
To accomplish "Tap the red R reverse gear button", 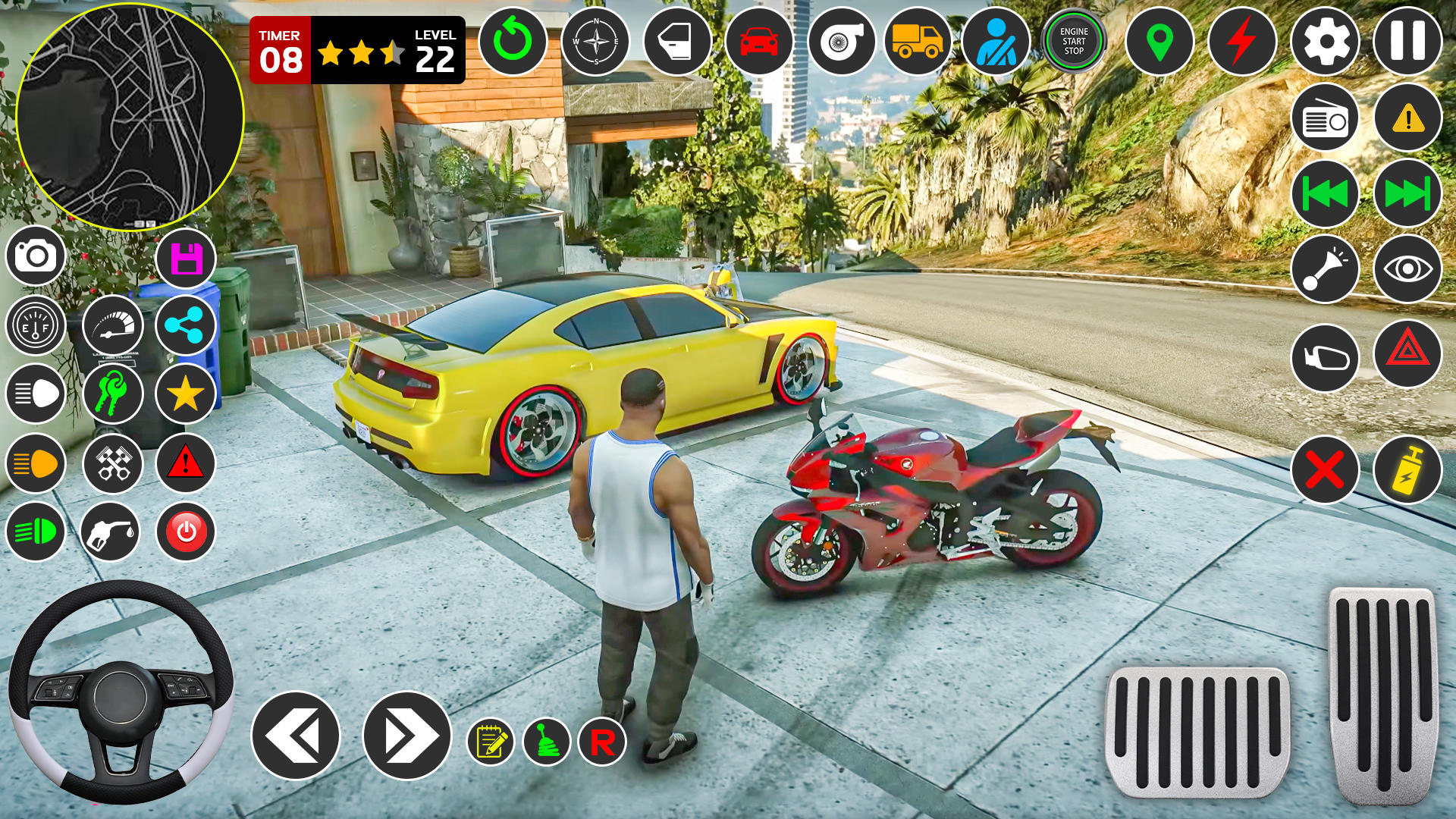I will tap(602, 742).
